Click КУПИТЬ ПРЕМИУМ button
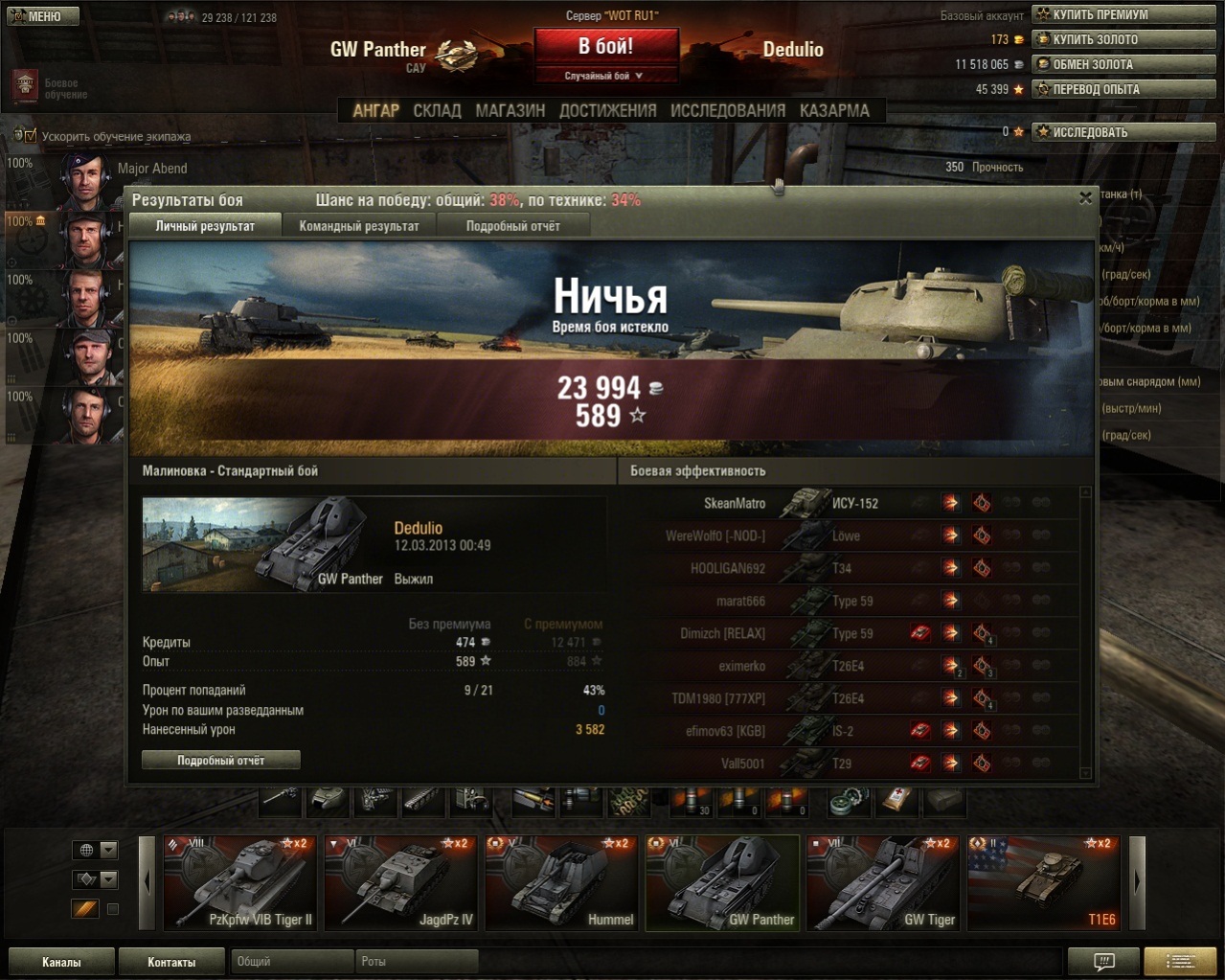Viewport: 1225px width, 980px height. click(1123, 14)
